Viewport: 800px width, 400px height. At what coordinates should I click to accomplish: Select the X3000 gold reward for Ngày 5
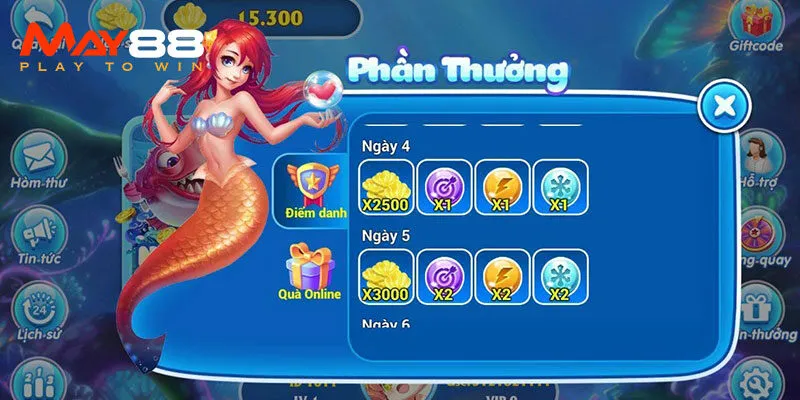(x=385, y=277)
